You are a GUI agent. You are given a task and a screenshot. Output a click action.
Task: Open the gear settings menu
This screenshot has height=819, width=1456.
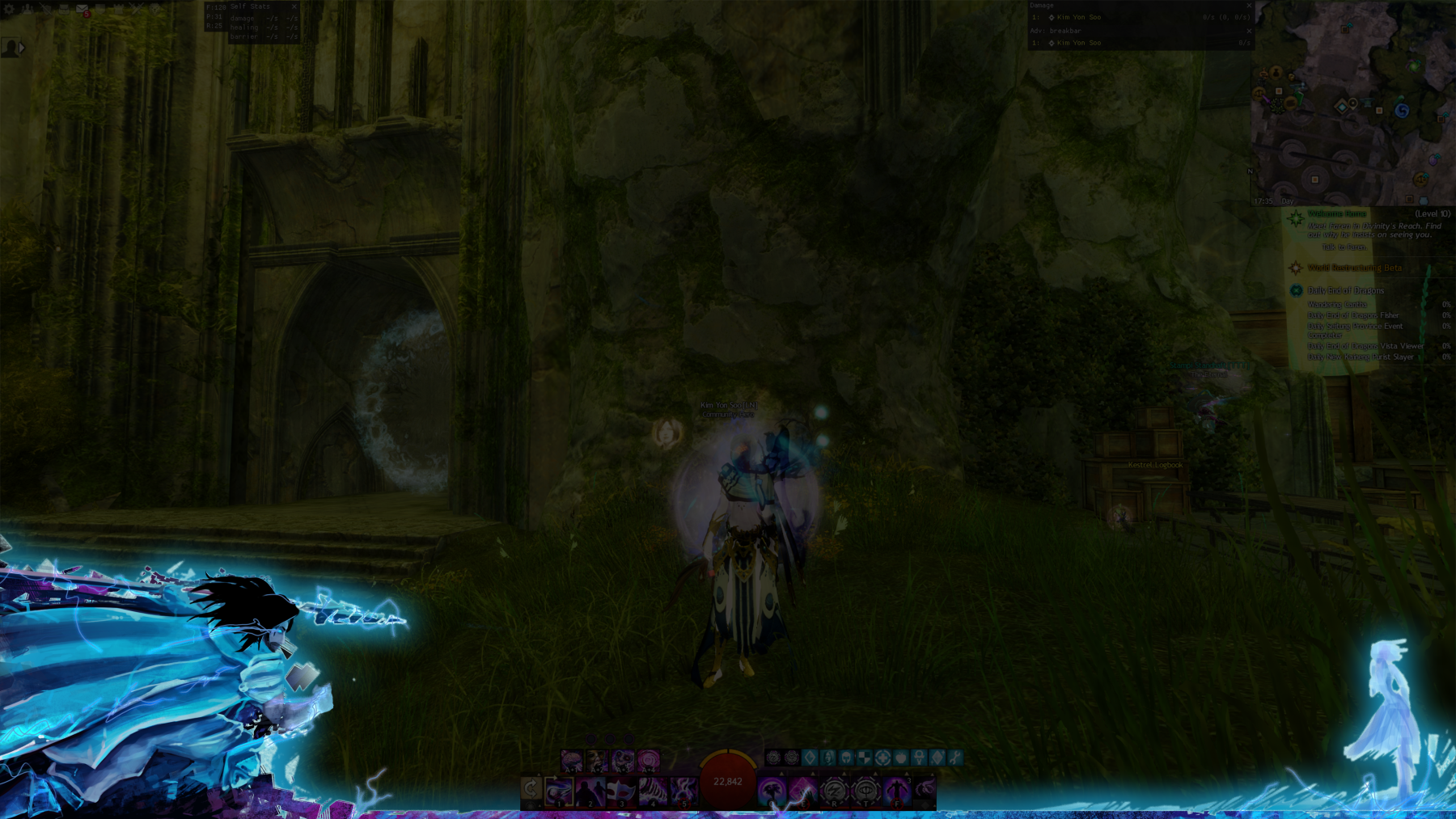click(9, 9)
